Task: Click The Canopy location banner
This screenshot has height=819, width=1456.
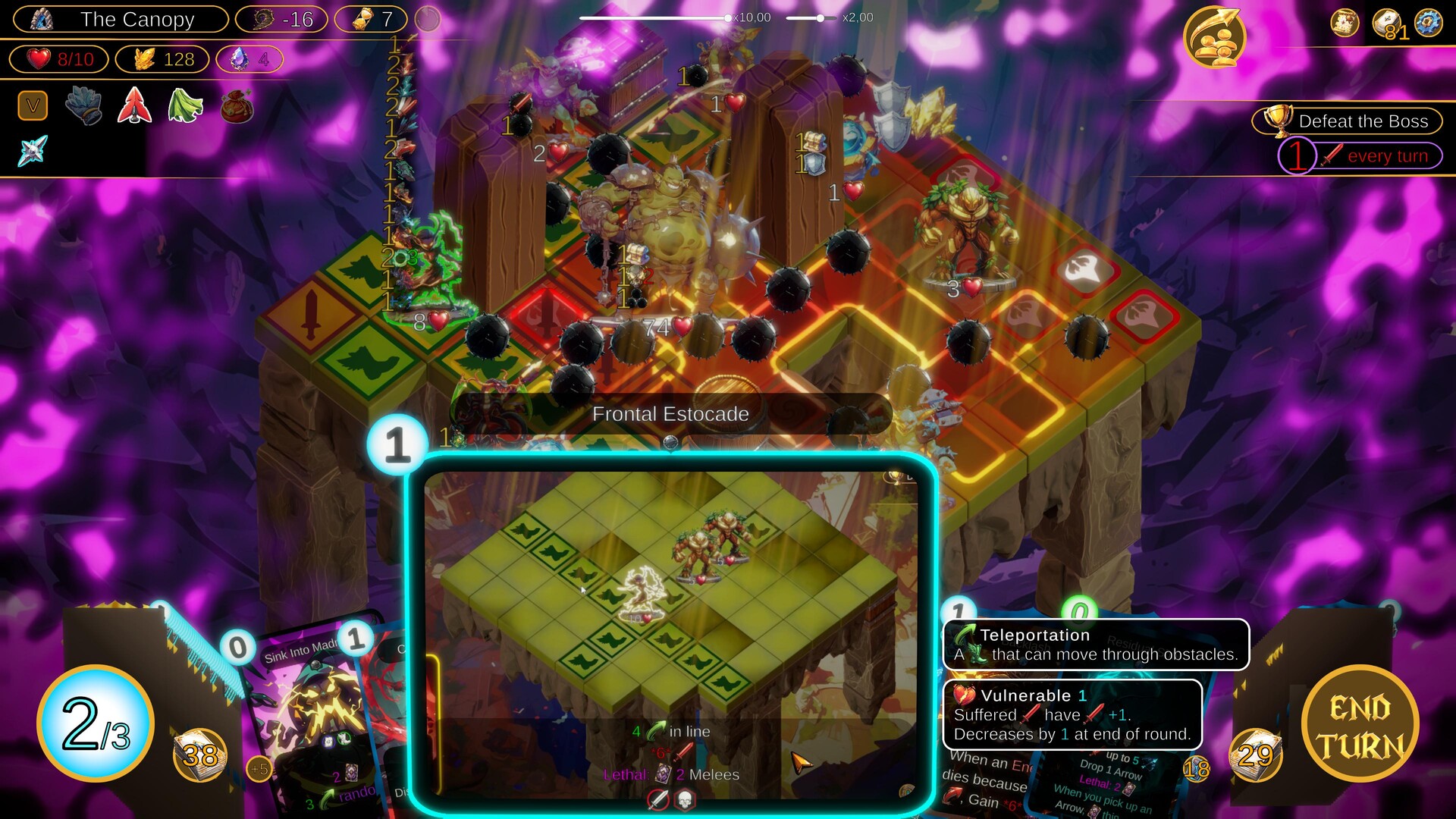Action: (120, 20)
